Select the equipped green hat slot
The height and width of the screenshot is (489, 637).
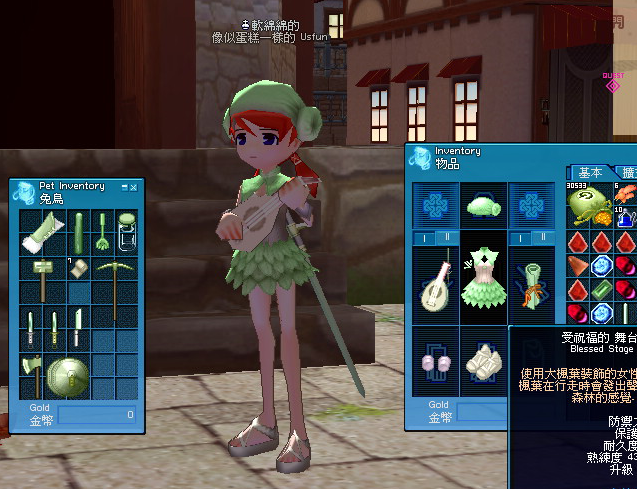coord(484,205)
